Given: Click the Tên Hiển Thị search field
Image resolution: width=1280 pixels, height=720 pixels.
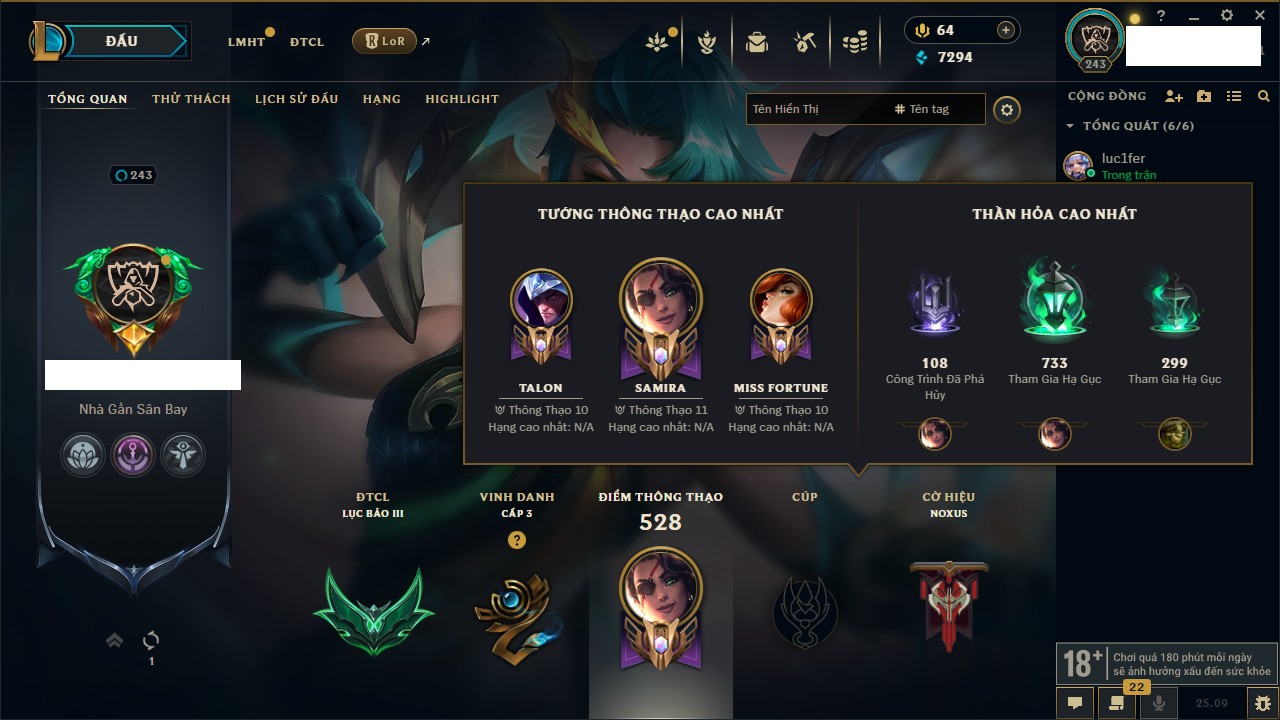Looking at the screenshot, I should (815, 109).
